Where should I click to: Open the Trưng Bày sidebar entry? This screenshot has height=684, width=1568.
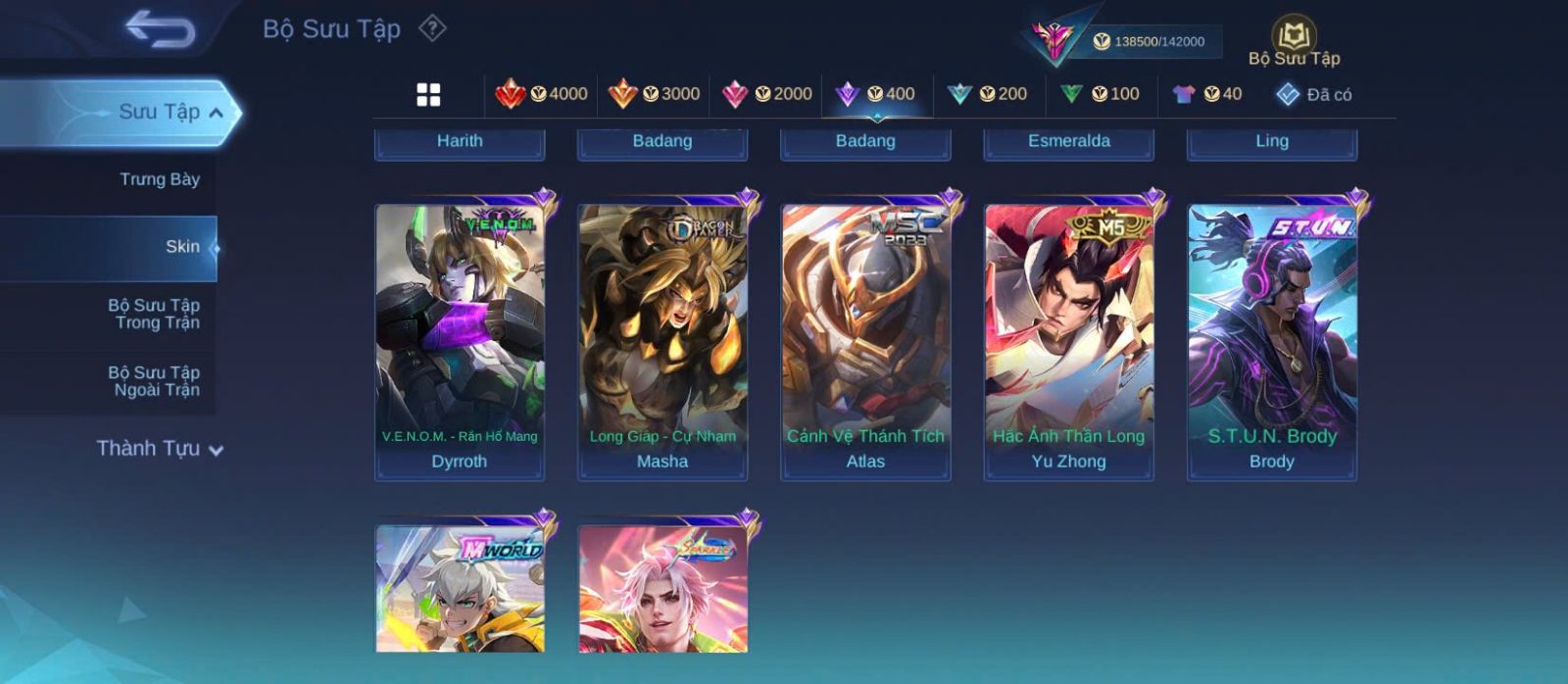click(x=159, y=179)
